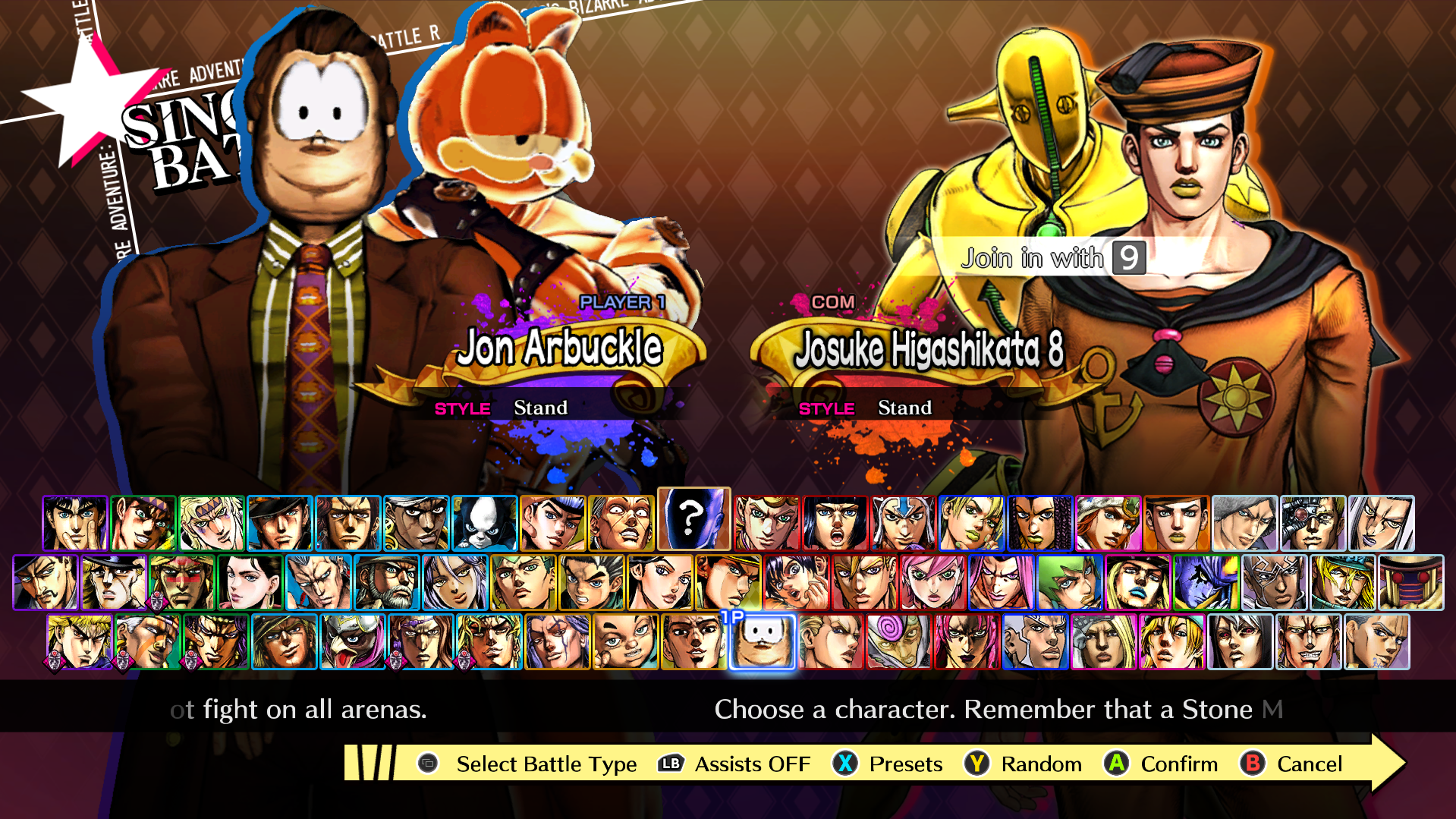Pick Josuke Higashikata 8 in the sailor cap
1456x819 pixels.
tap(1177, 523)
